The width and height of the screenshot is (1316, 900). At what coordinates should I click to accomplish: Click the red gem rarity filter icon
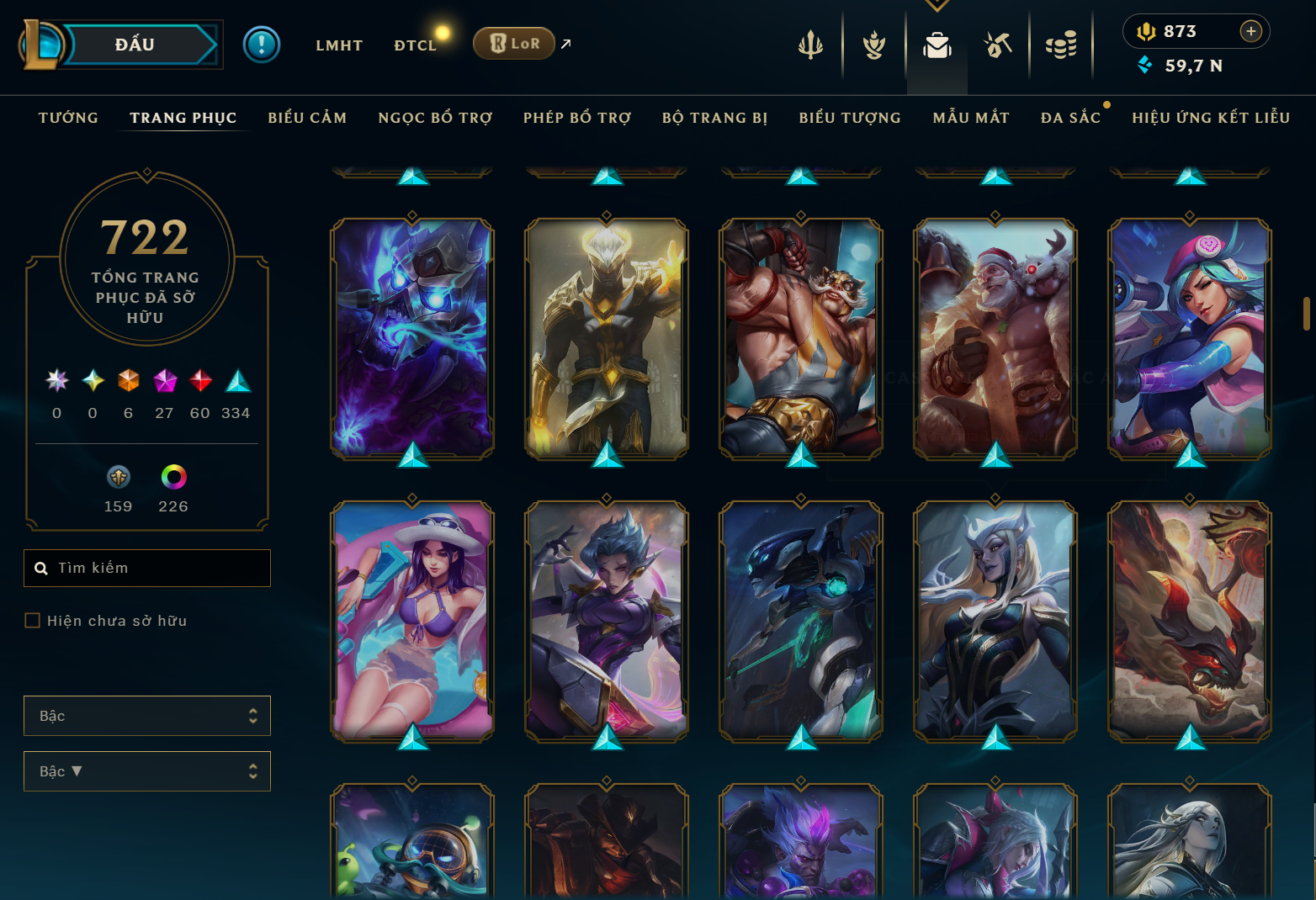[199, 381]
